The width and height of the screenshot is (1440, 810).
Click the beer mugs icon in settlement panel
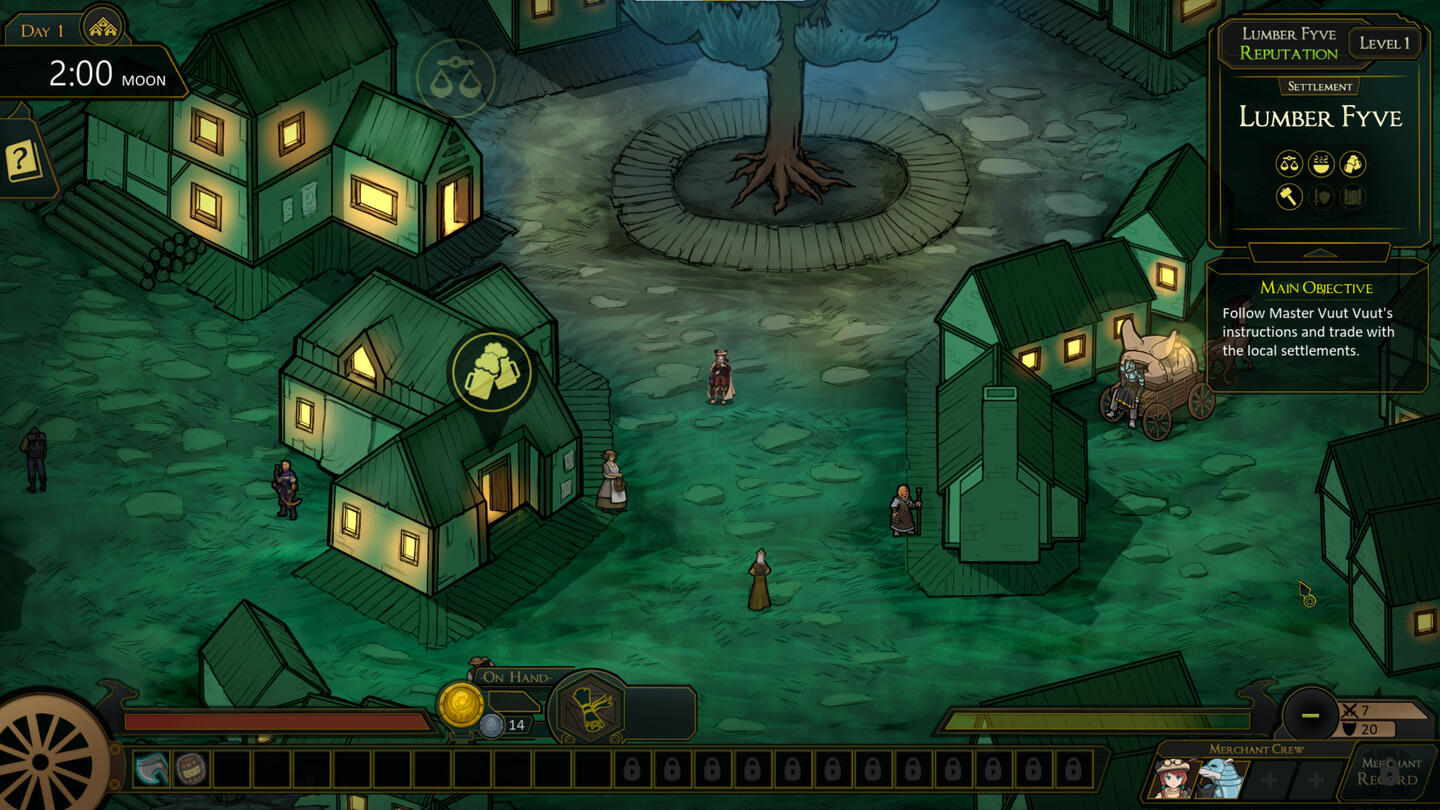point(1352,163)
